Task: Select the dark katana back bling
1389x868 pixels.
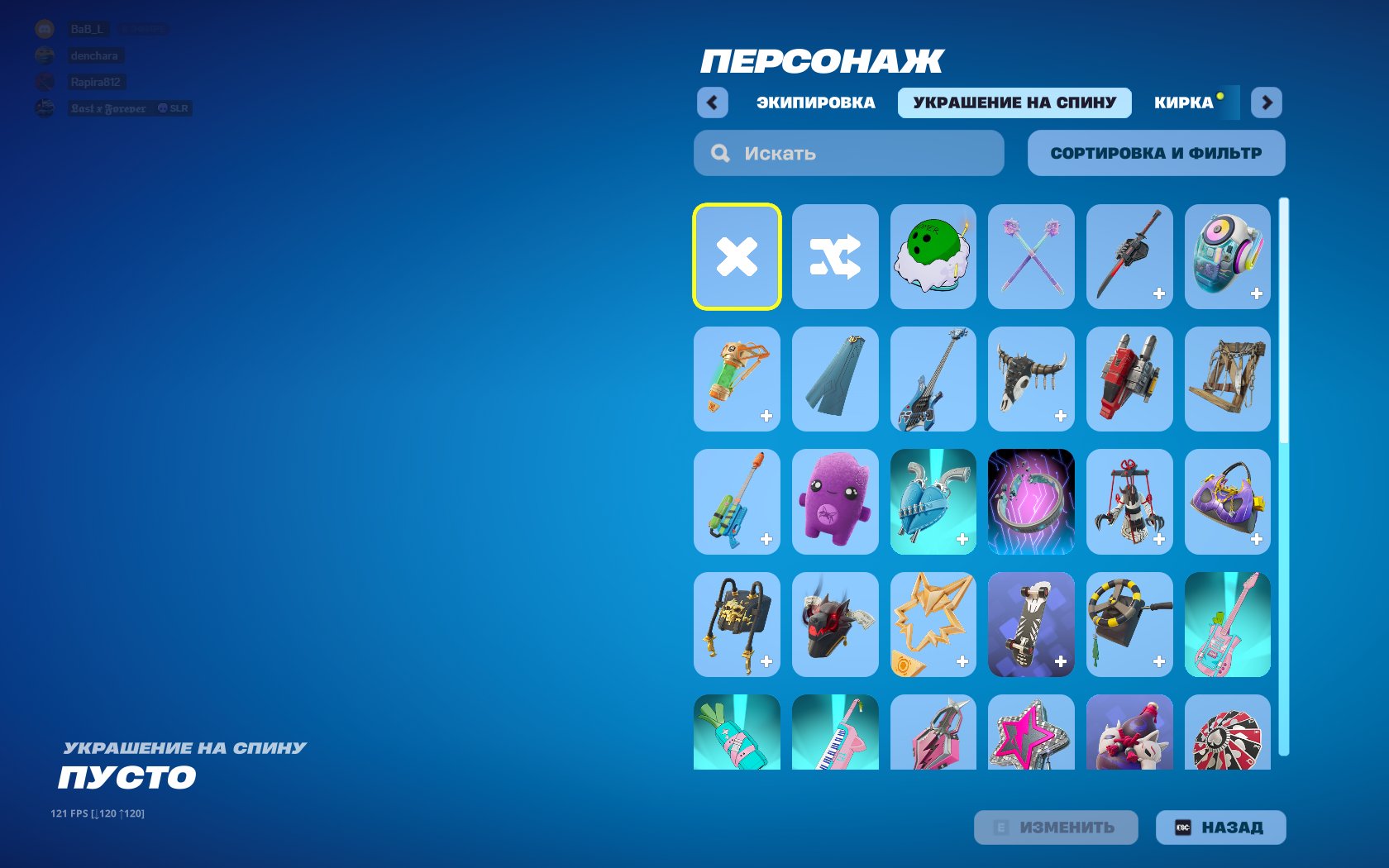Action: click(x=1129, y=256)
